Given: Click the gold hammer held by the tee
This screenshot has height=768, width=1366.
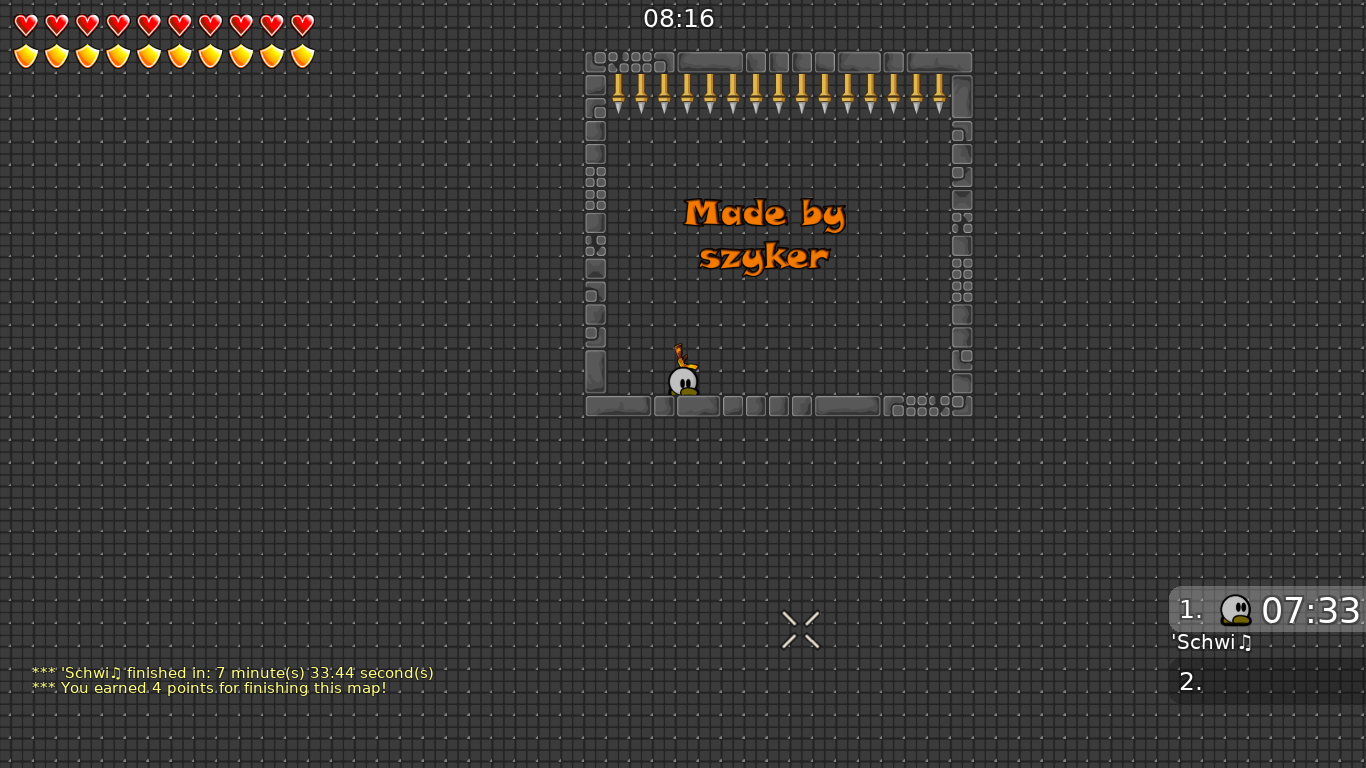Looking at the screenshot, I should pyautogui.click(x=682, y=355).
